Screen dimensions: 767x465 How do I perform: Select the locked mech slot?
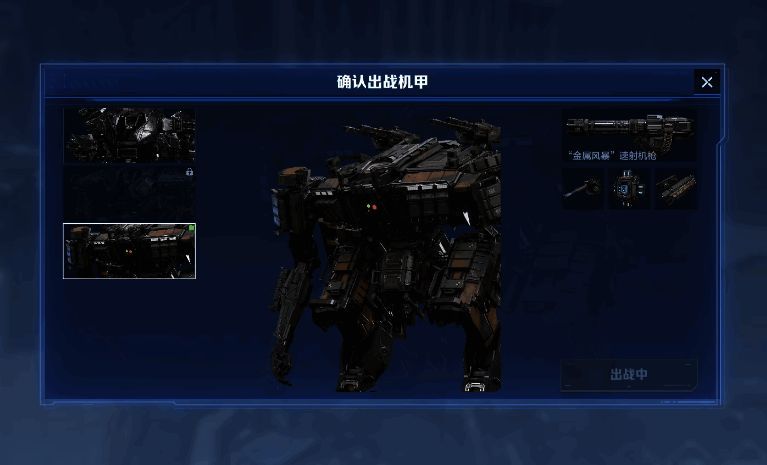pyautogui.click(x=129, y=192)
